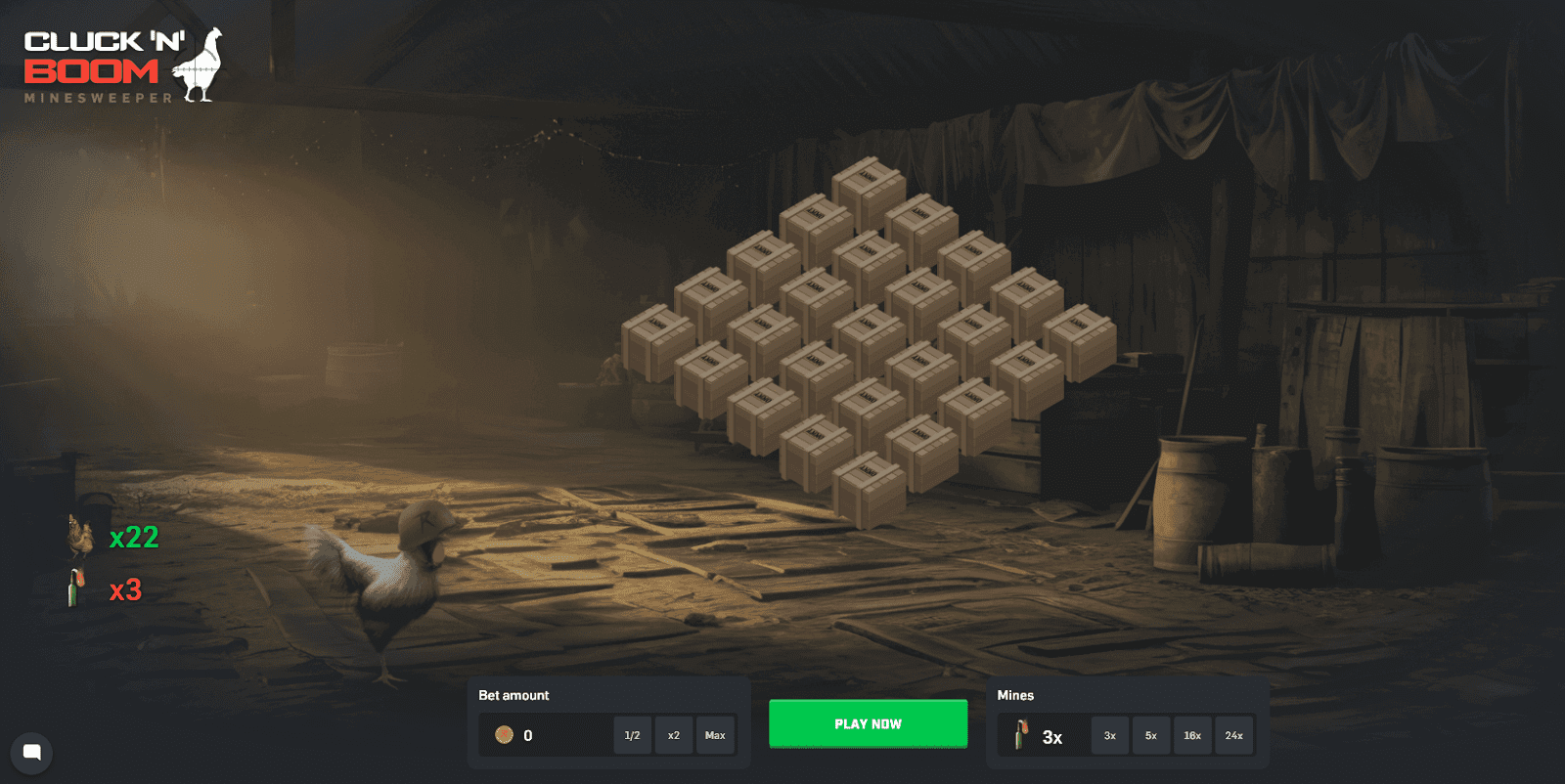1565x784 pixels.
Task: Double the bet using the x2 button
Action: (x=673, y=735)
